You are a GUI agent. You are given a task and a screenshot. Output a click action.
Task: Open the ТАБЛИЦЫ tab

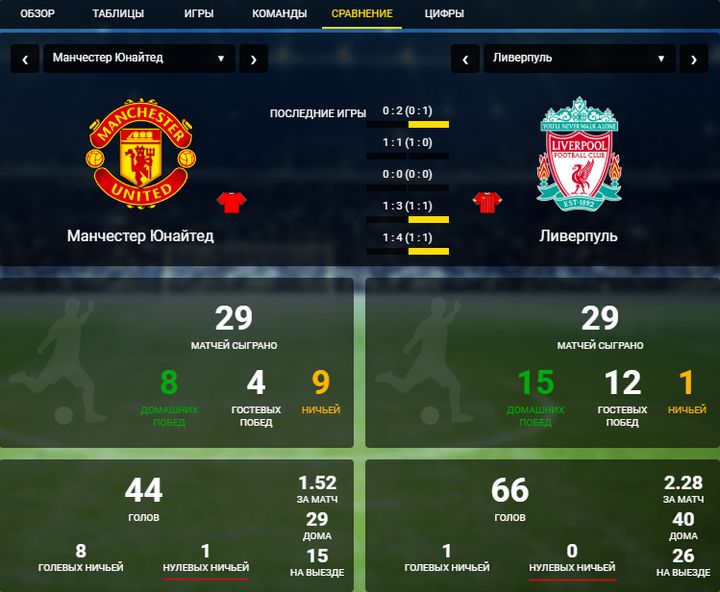tap(118, 14)
